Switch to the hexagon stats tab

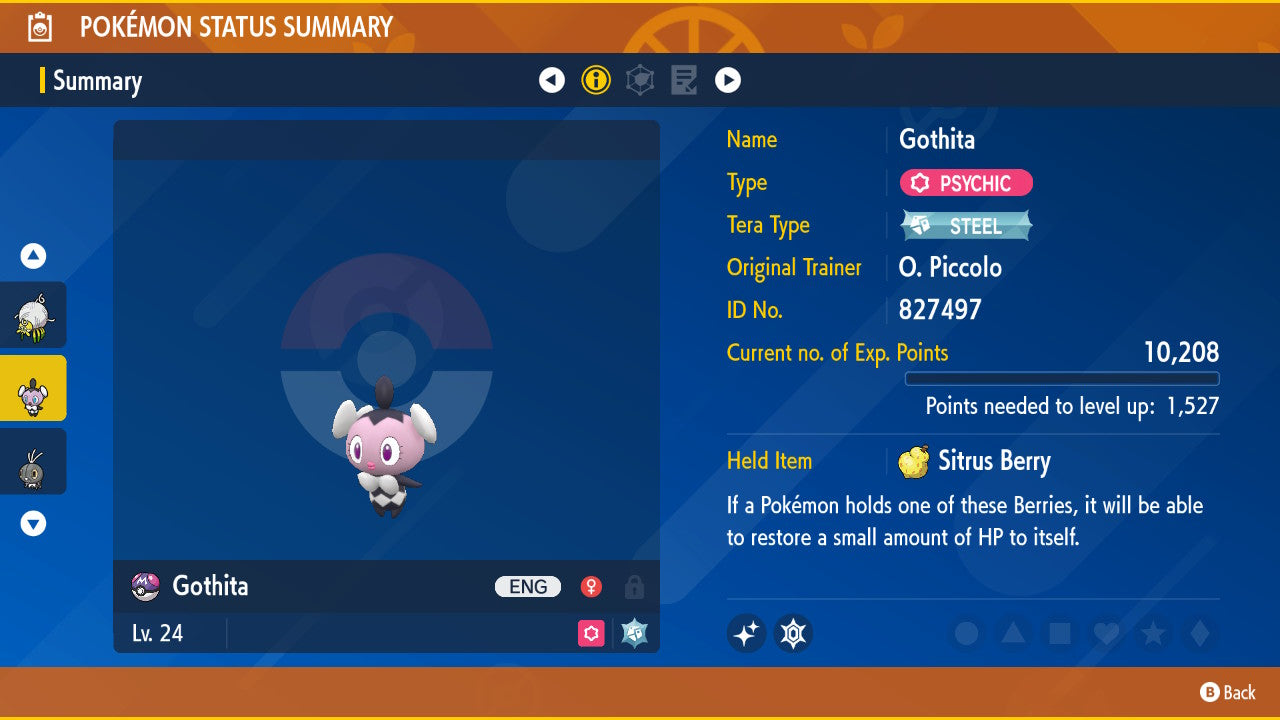[x=640, y=80]
